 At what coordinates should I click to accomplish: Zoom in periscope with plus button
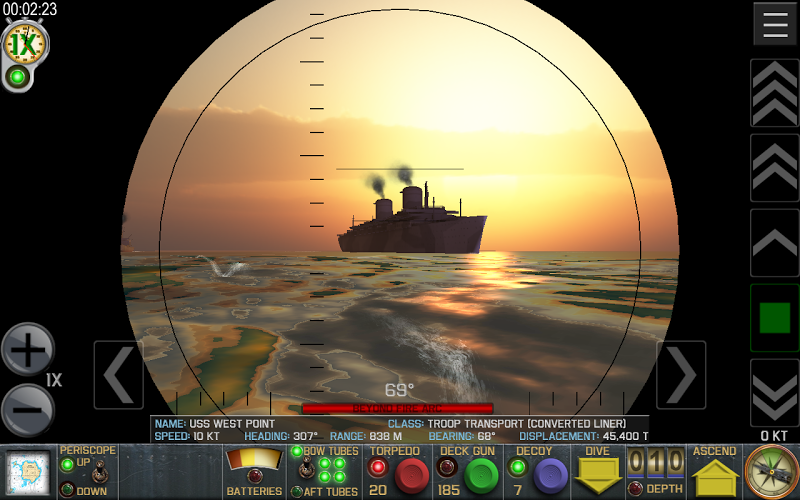(27, 349)
